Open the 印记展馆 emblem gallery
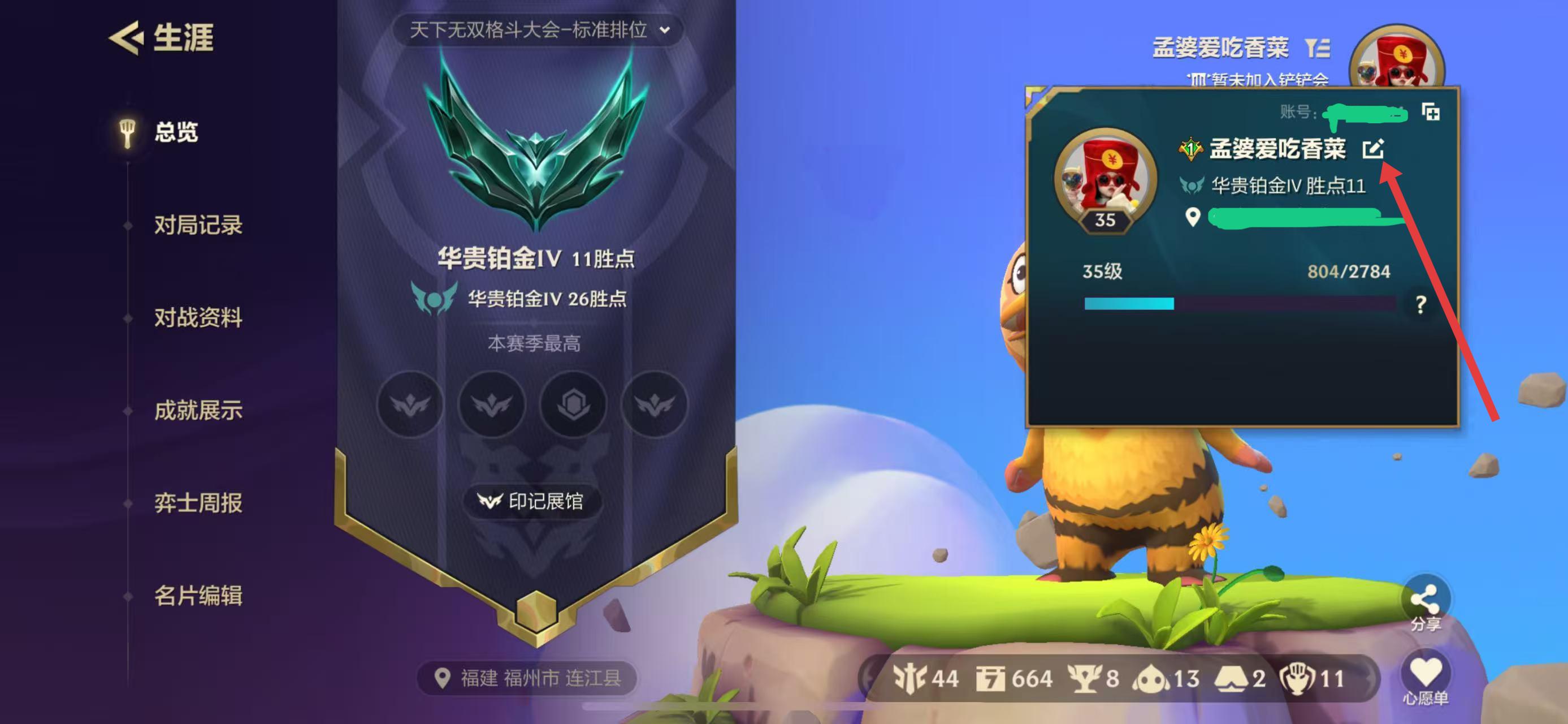Image resolution: width=1568 pixels, height=724 pixels. (532, 501)
